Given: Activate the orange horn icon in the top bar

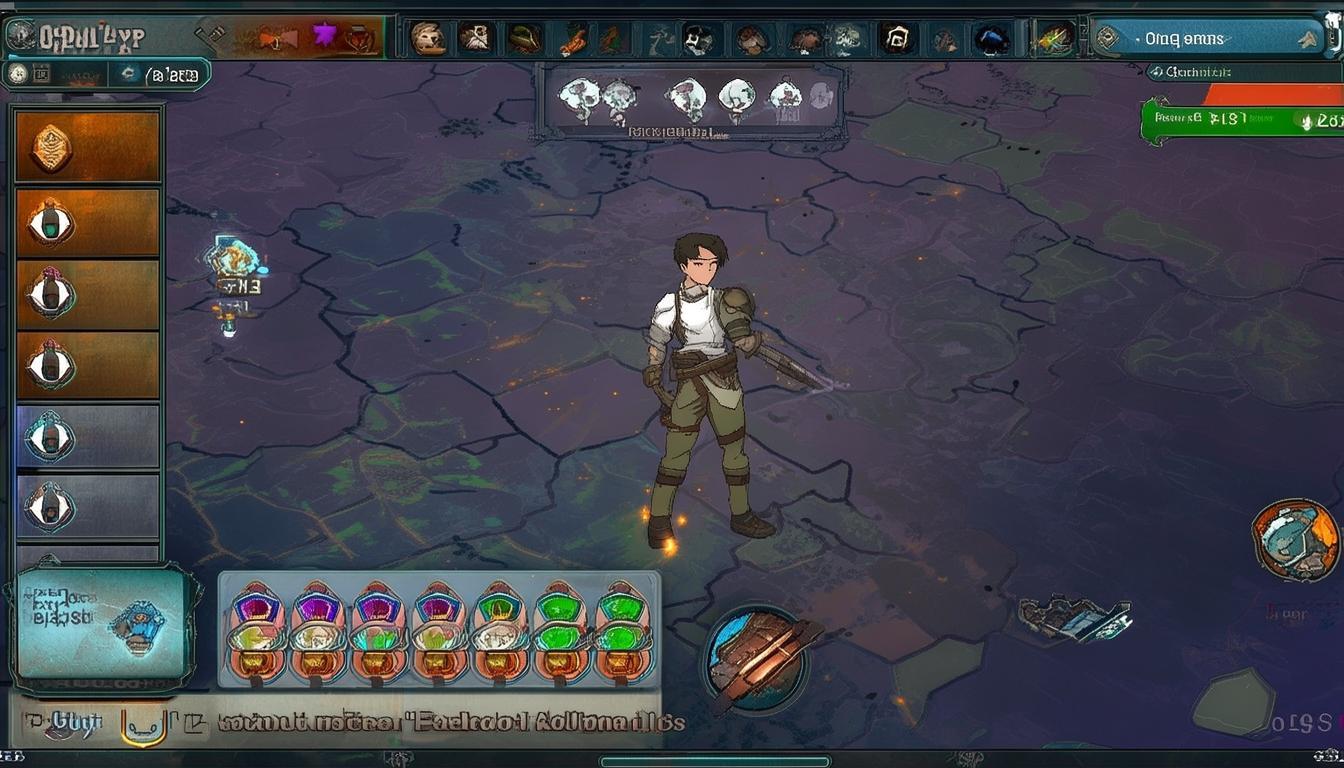Looking at the screenshot, I should tap(276, 38).
